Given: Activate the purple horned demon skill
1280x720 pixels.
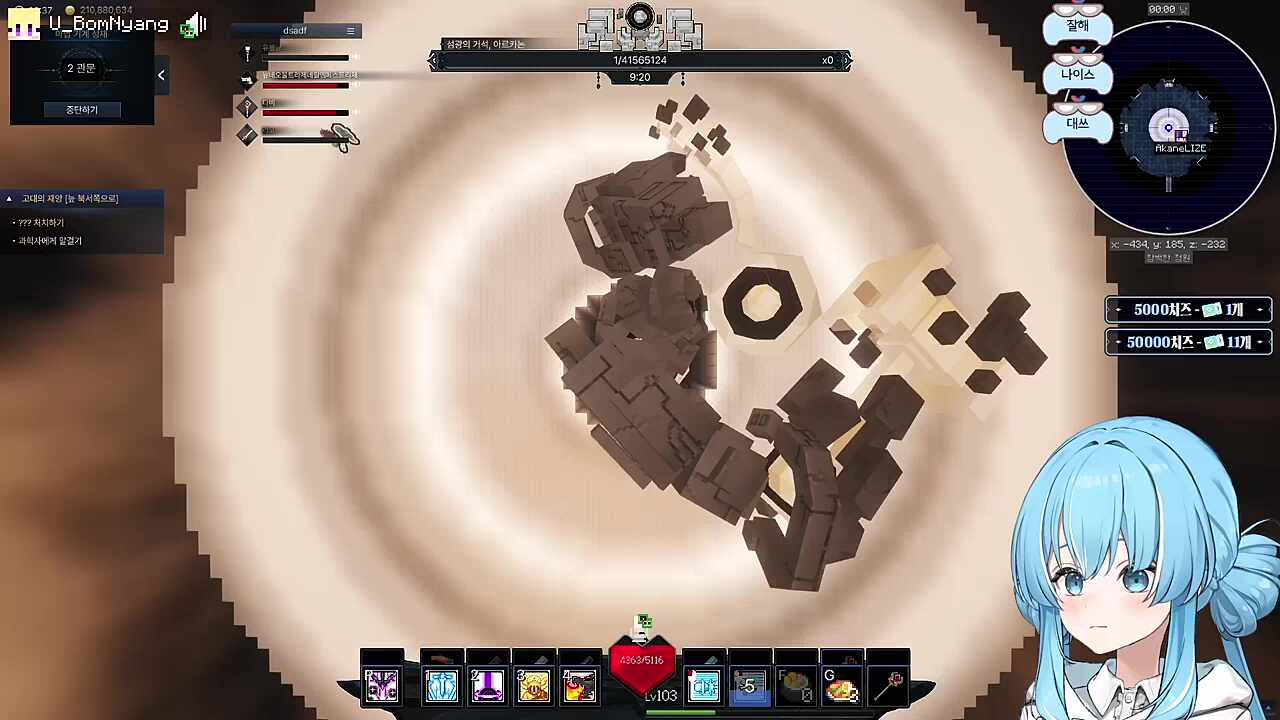Looking at the screenshot, I should tap(382, 685).
